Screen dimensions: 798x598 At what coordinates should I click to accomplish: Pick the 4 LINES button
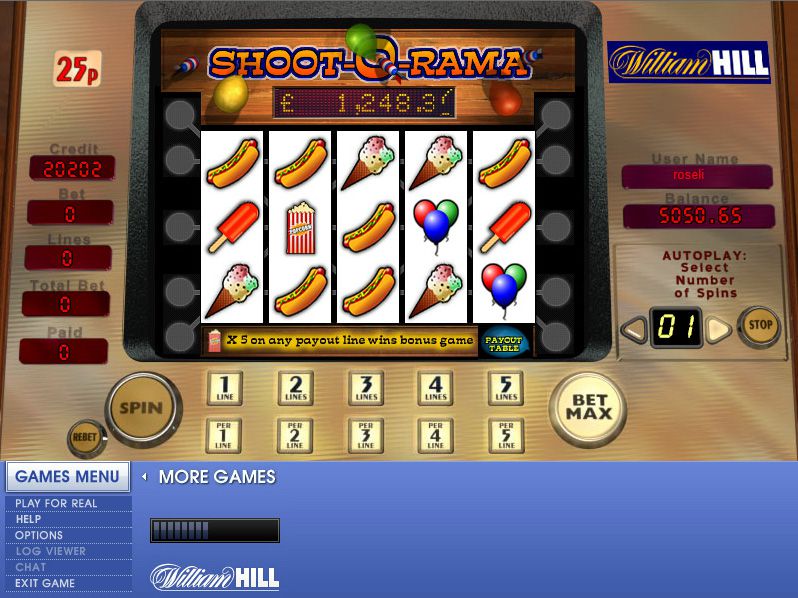(x=435, y=388)
